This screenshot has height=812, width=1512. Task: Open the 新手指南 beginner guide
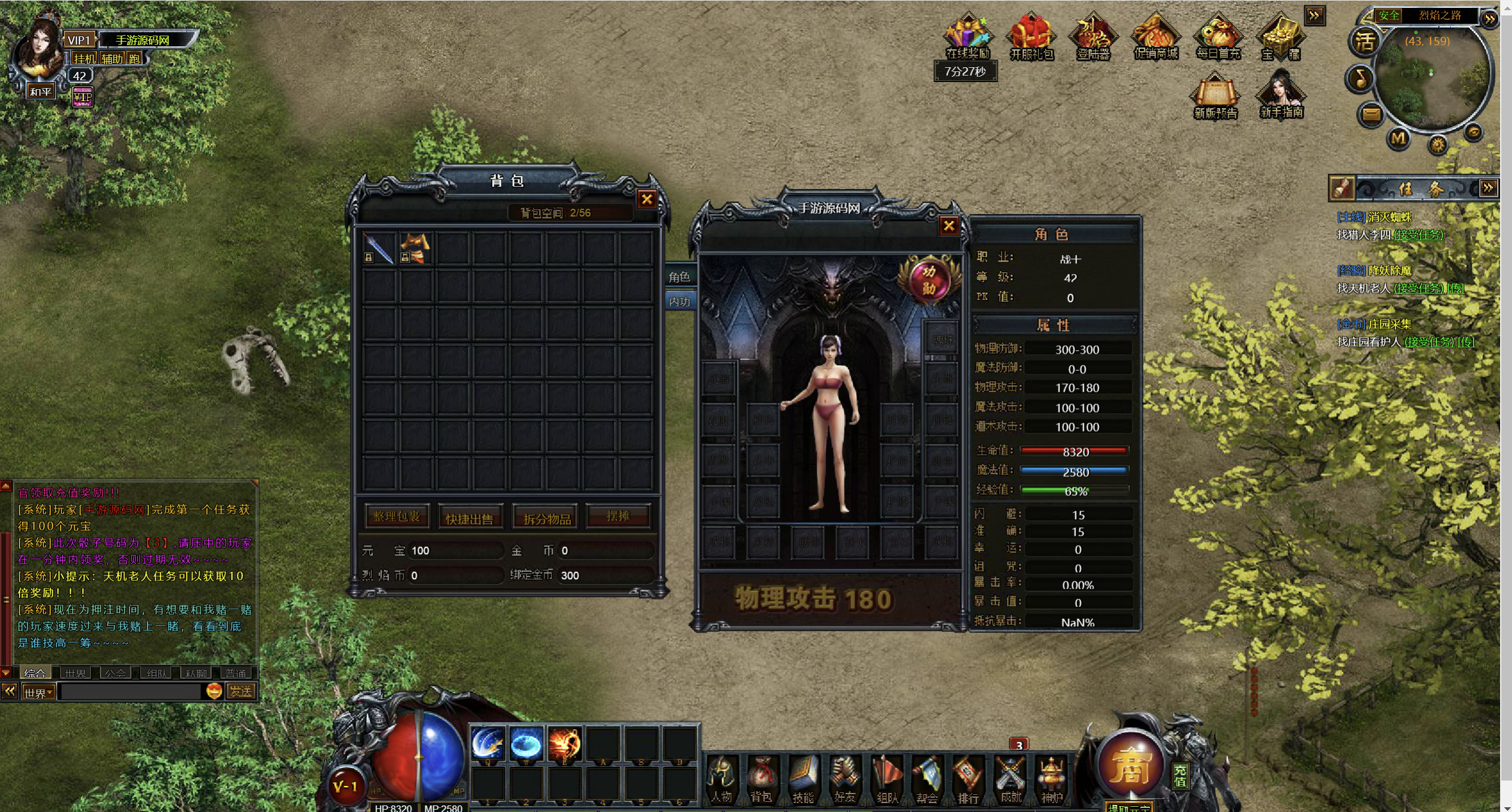pos(1281,95)
